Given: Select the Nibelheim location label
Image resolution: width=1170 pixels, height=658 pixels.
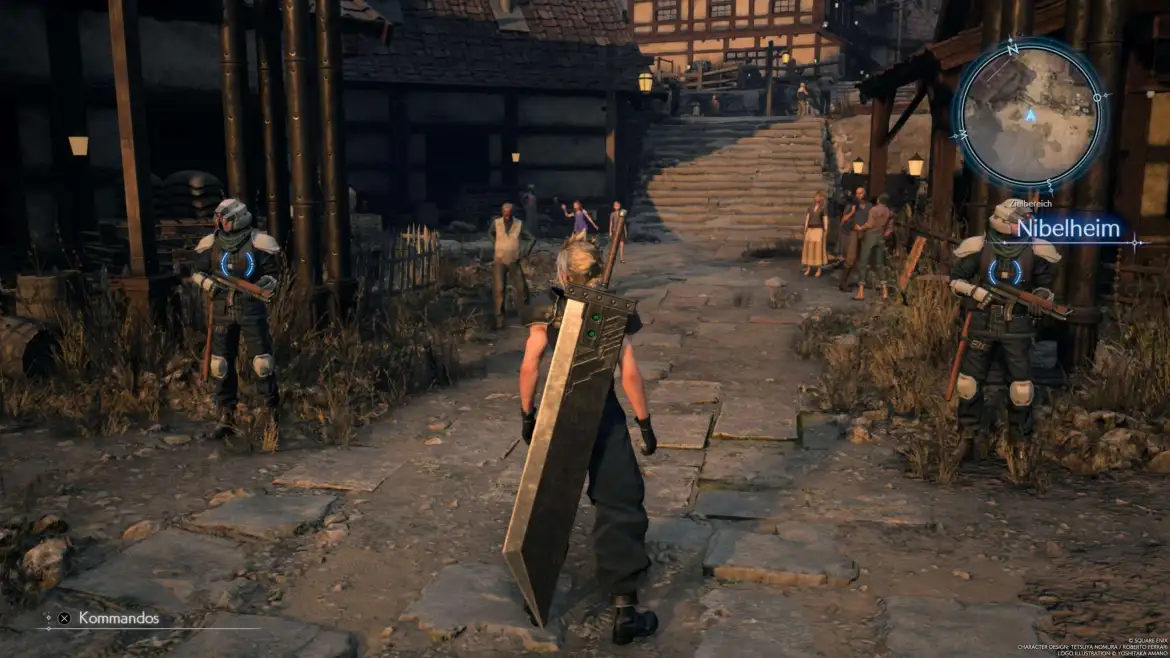Looking at the screenshot, I should [x=1068, y=229].
